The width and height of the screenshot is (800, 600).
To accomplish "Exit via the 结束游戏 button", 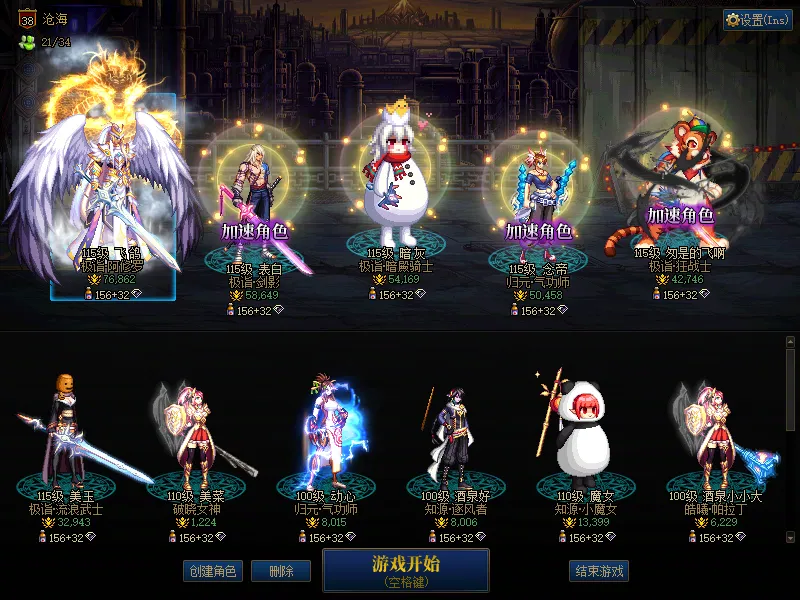I will coord(599,571).
